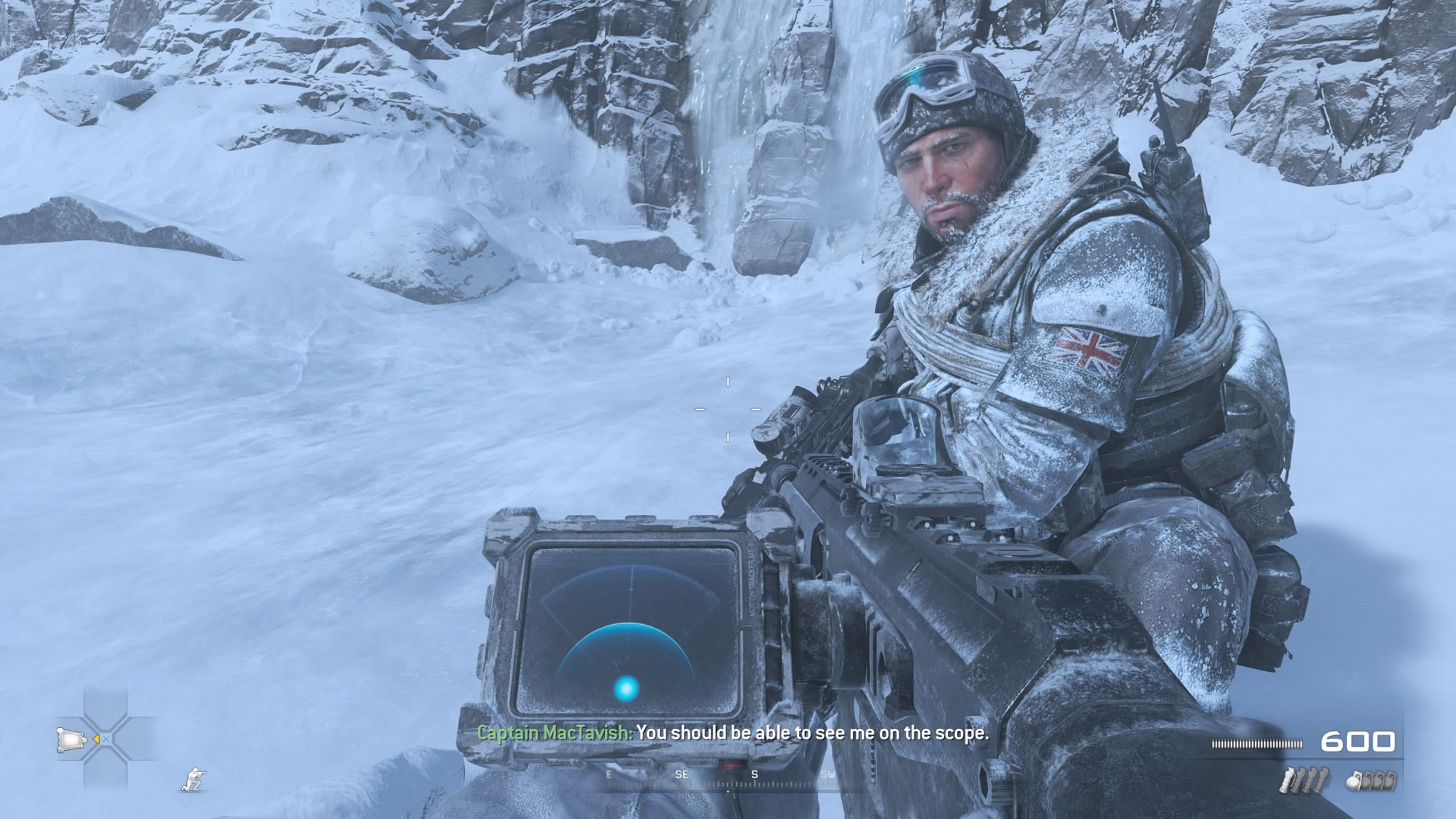
Task: Select the heartbeat sensor equipment slot
Action: point(70,739)
